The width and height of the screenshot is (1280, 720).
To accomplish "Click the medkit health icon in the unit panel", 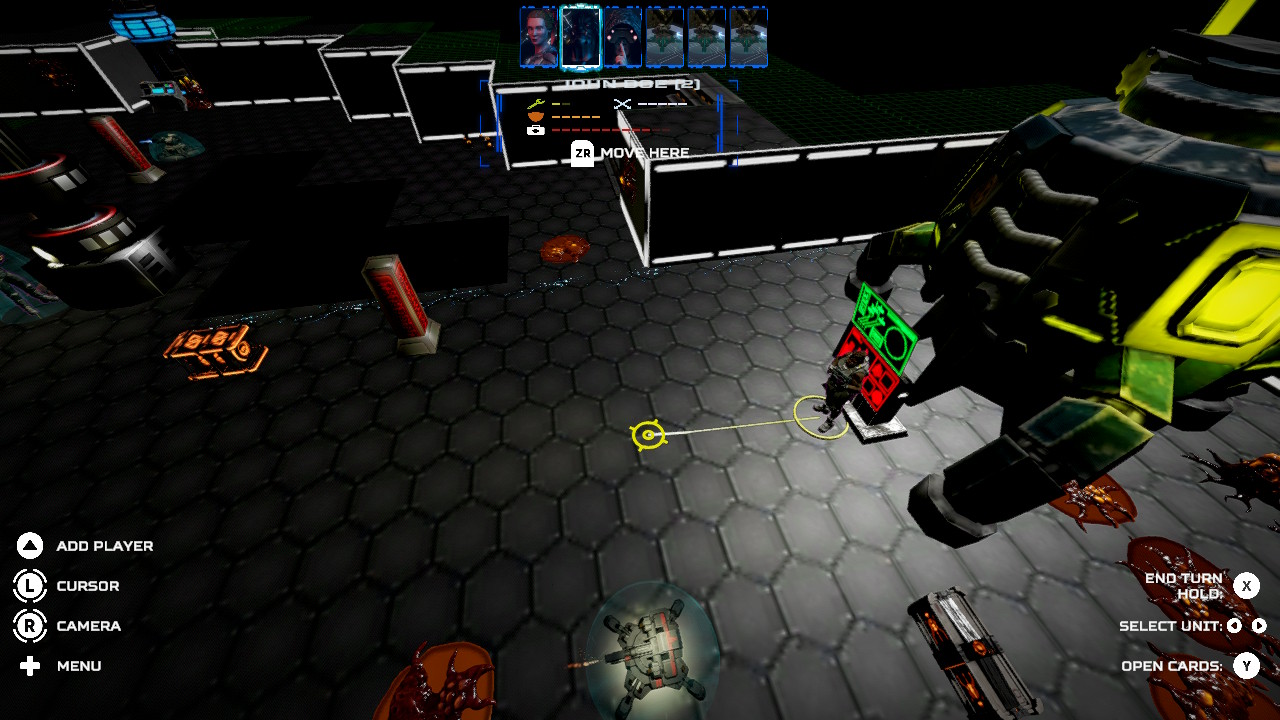I will (x=535, y=131).
